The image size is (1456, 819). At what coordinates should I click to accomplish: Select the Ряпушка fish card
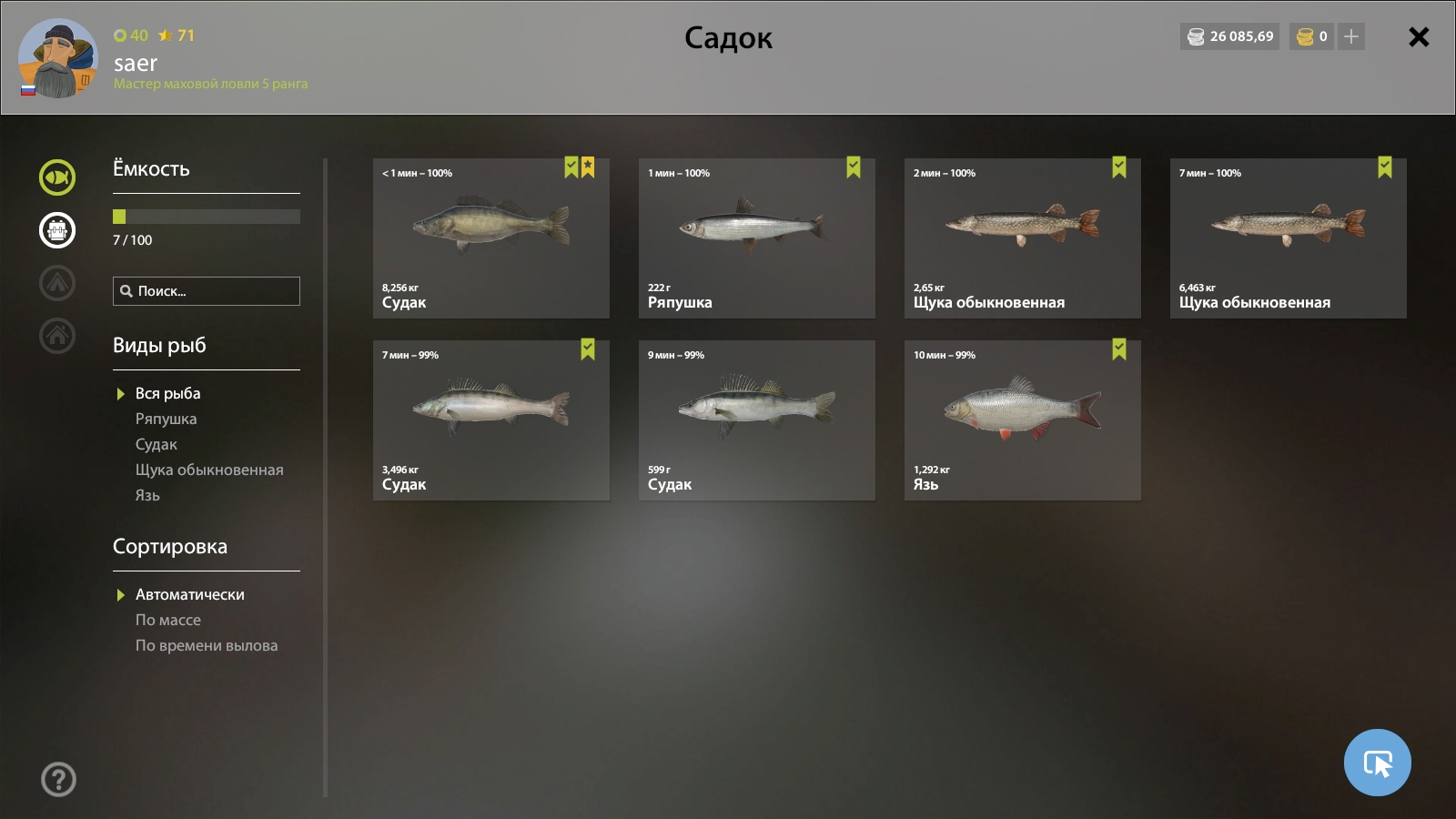(756, 238)
